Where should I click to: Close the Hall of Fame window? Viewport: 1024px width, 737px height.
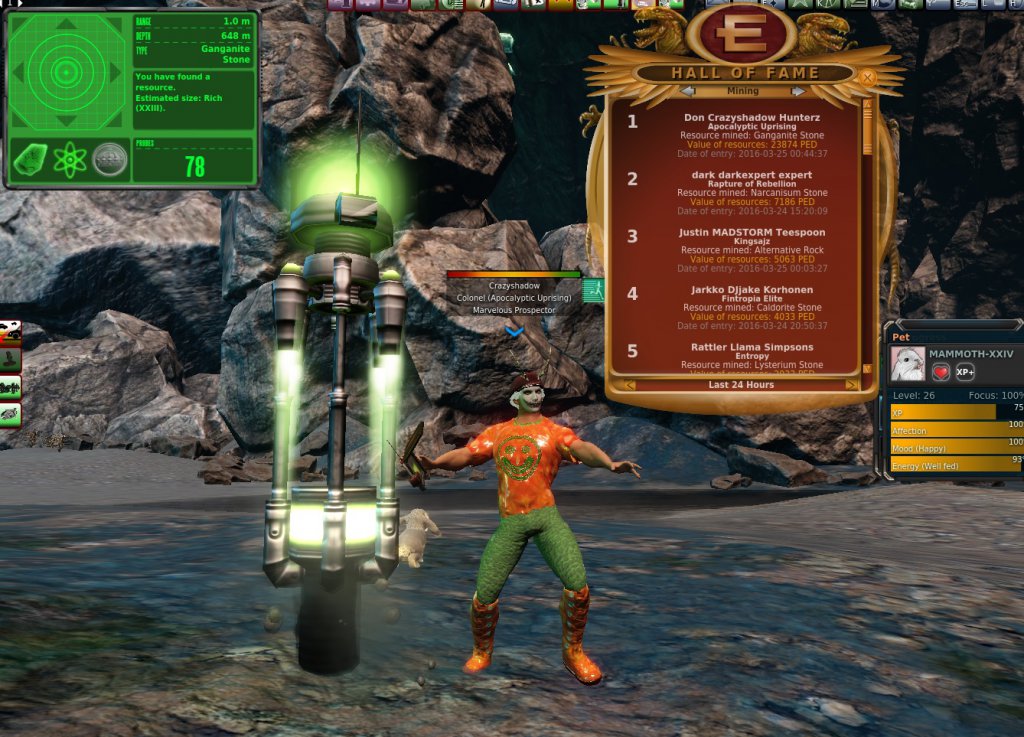[867, 77]
